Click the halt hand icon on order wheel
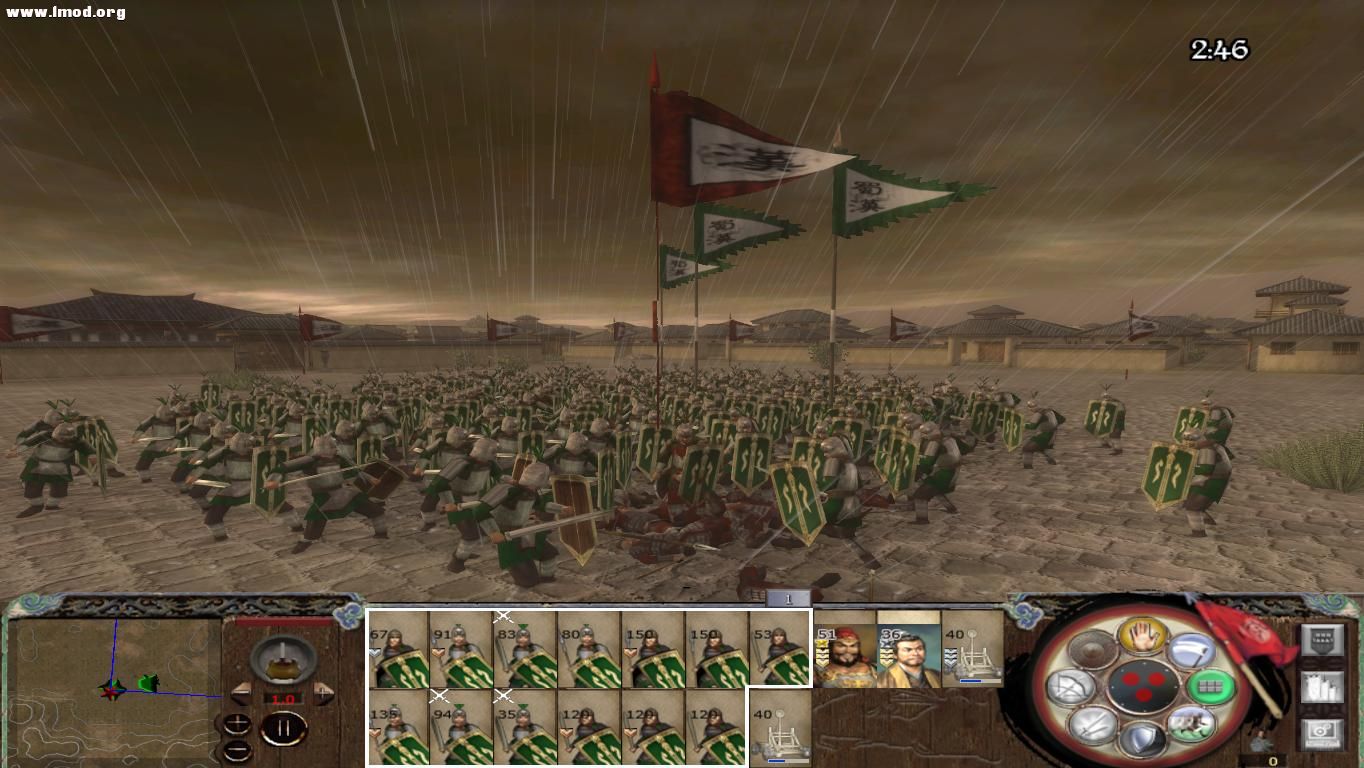This screenshot has width=1364, height=768. [x=1141, y=635]
